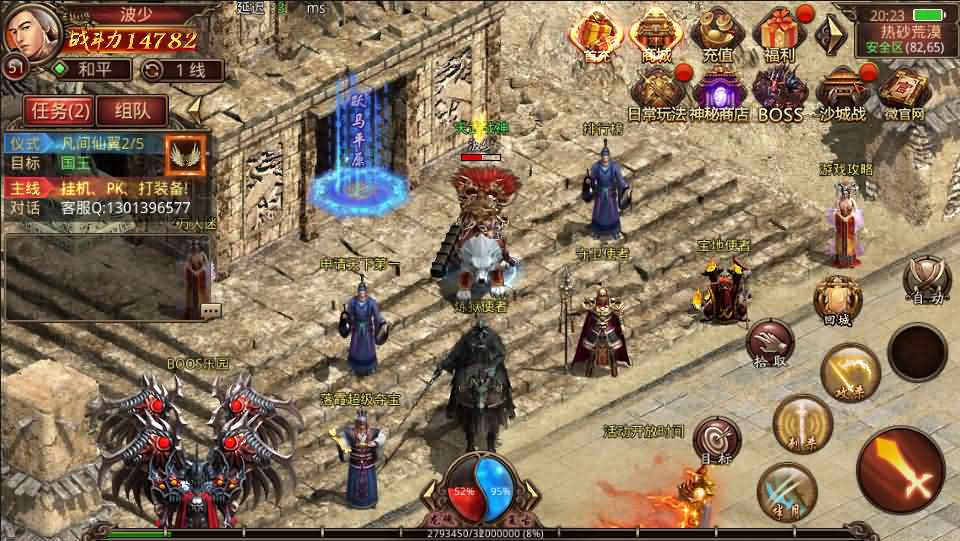
Task: Open the 充值 recharge menu
Action: pos(716,34)
